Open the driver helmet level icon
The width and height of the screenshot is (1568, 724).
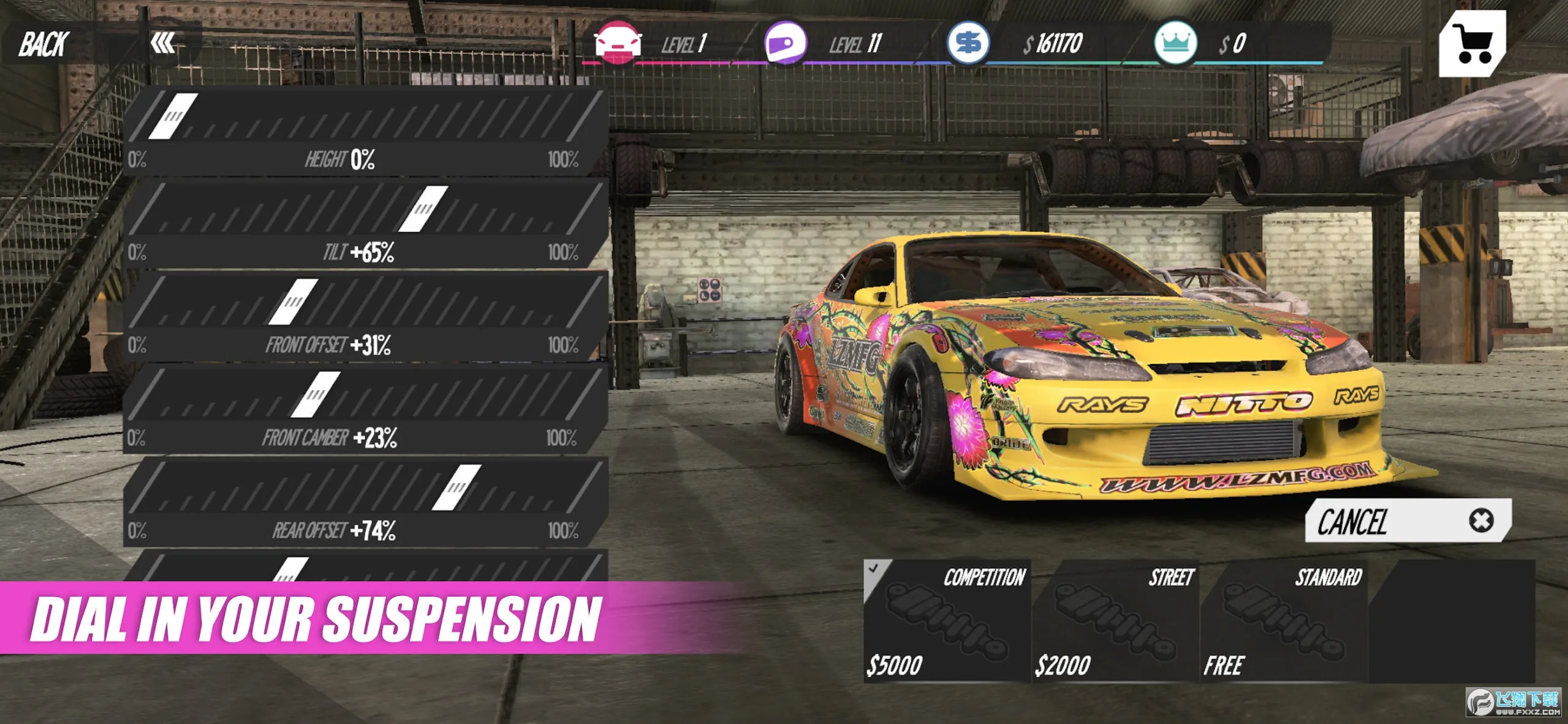785,43
